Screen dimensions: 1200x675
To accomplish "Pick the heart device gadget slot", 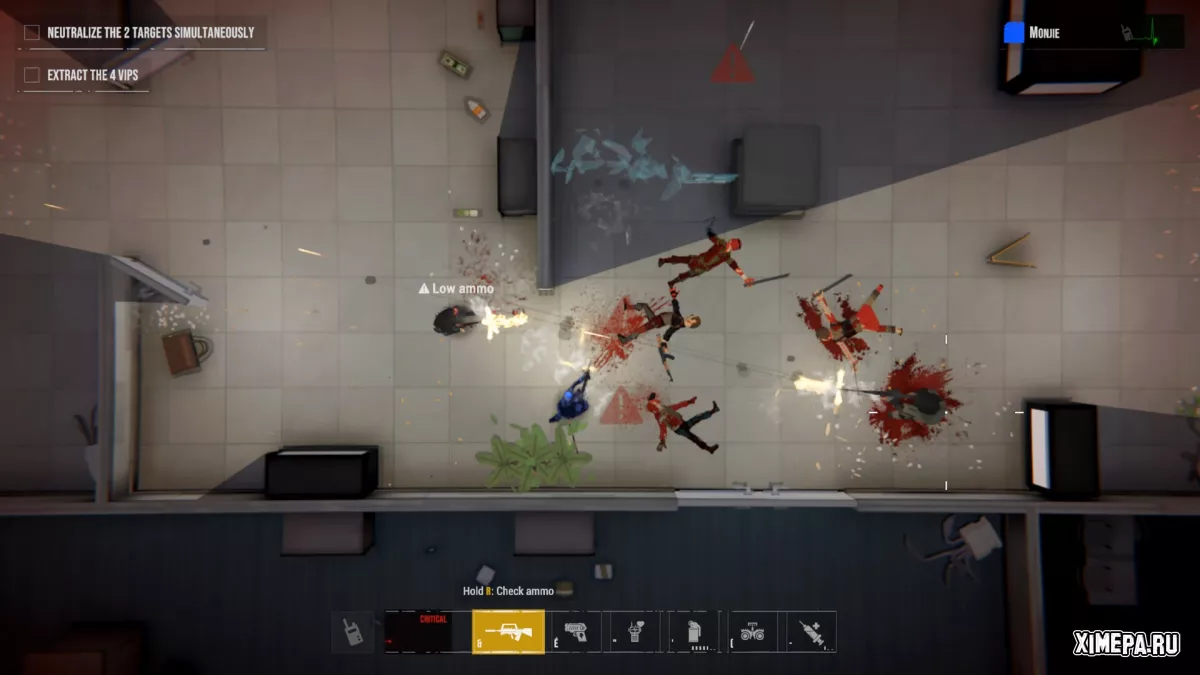I will click(637, 632).
